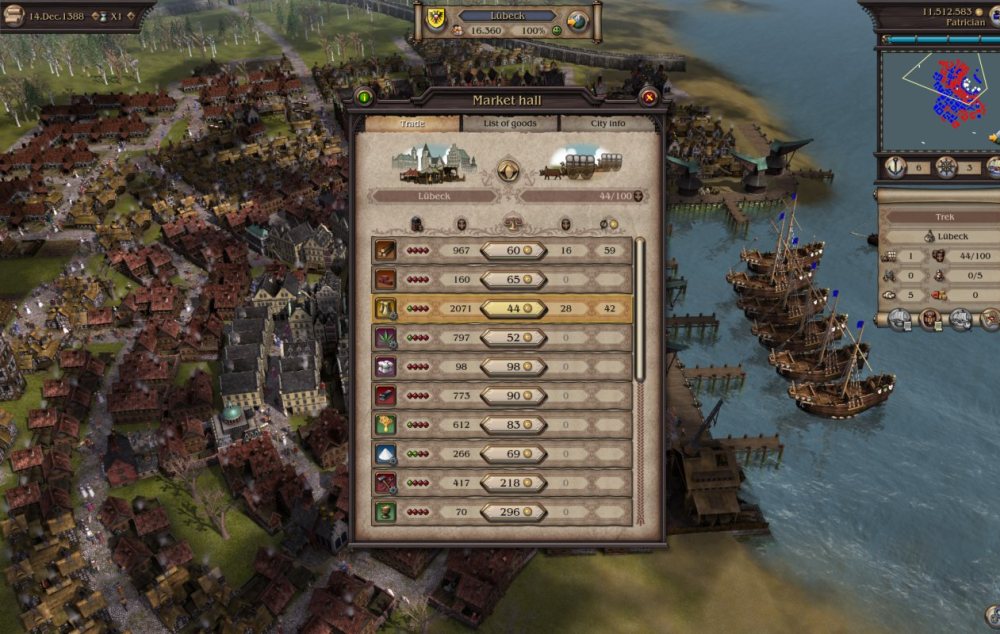
Task: Click the green info button on Market hall
Action: [x=364, y=97]
